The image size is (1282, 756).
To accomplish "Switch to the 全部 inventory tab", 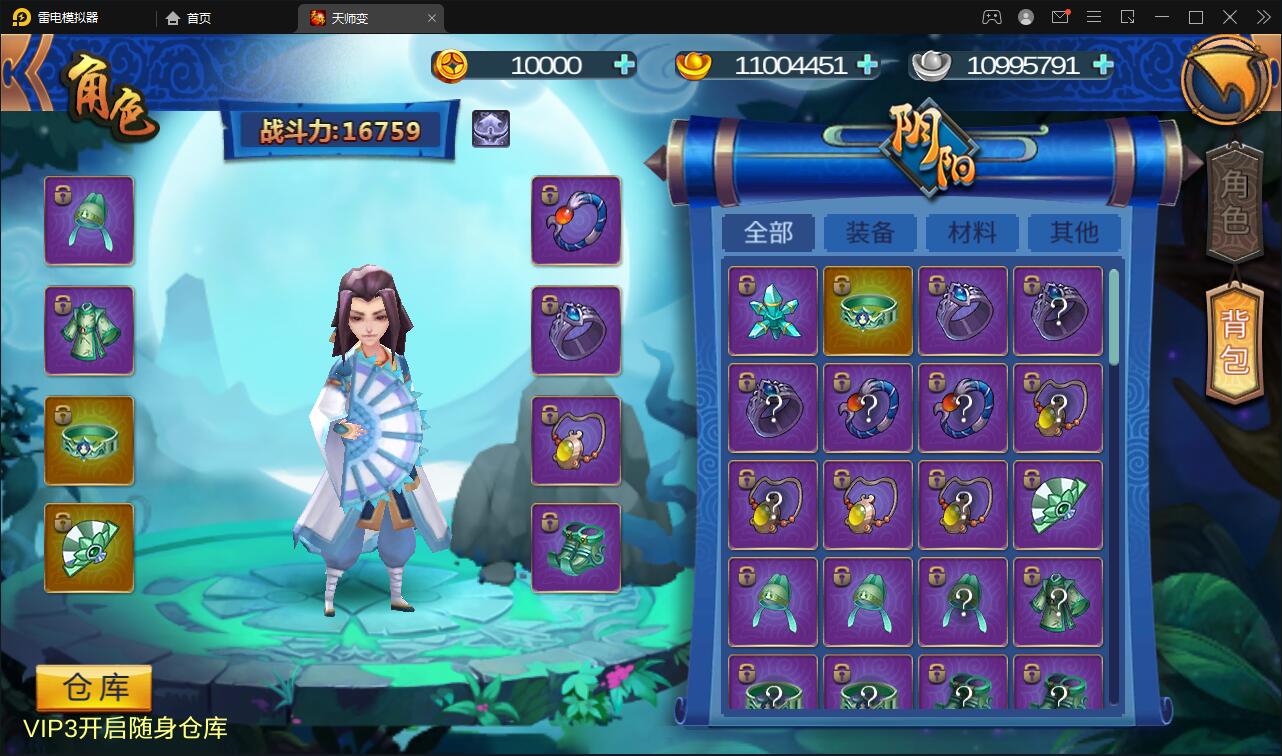I will [768, 233].
